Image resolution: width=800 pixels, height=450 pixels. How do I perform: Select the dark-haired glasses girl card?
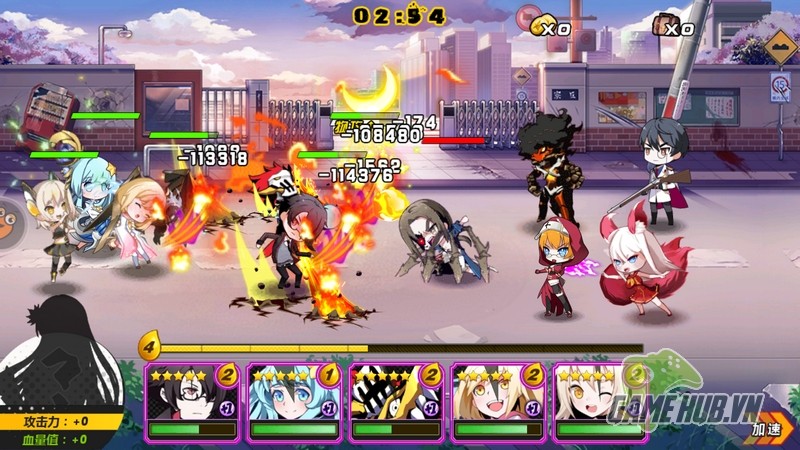[191, 400]
